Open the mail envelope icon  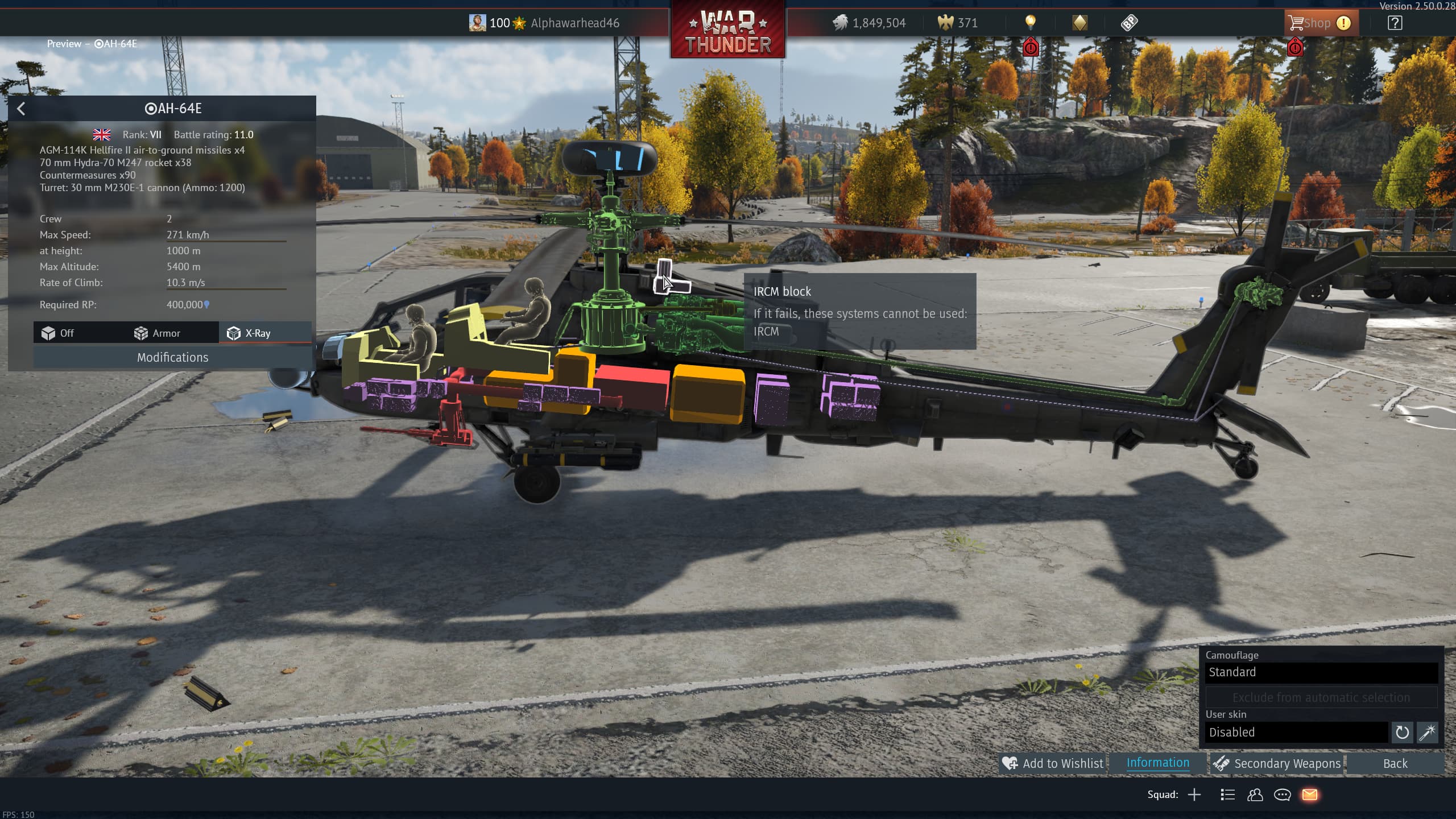pyautogui.click(x=1310, y=795)
